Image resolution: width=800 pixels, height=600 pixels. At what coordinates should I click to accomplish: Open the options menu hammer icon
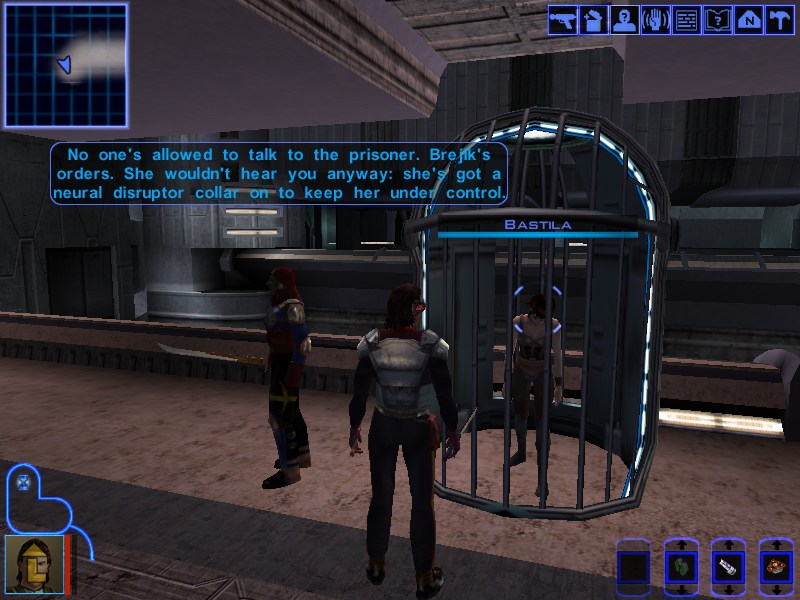(x=779, y=21)
